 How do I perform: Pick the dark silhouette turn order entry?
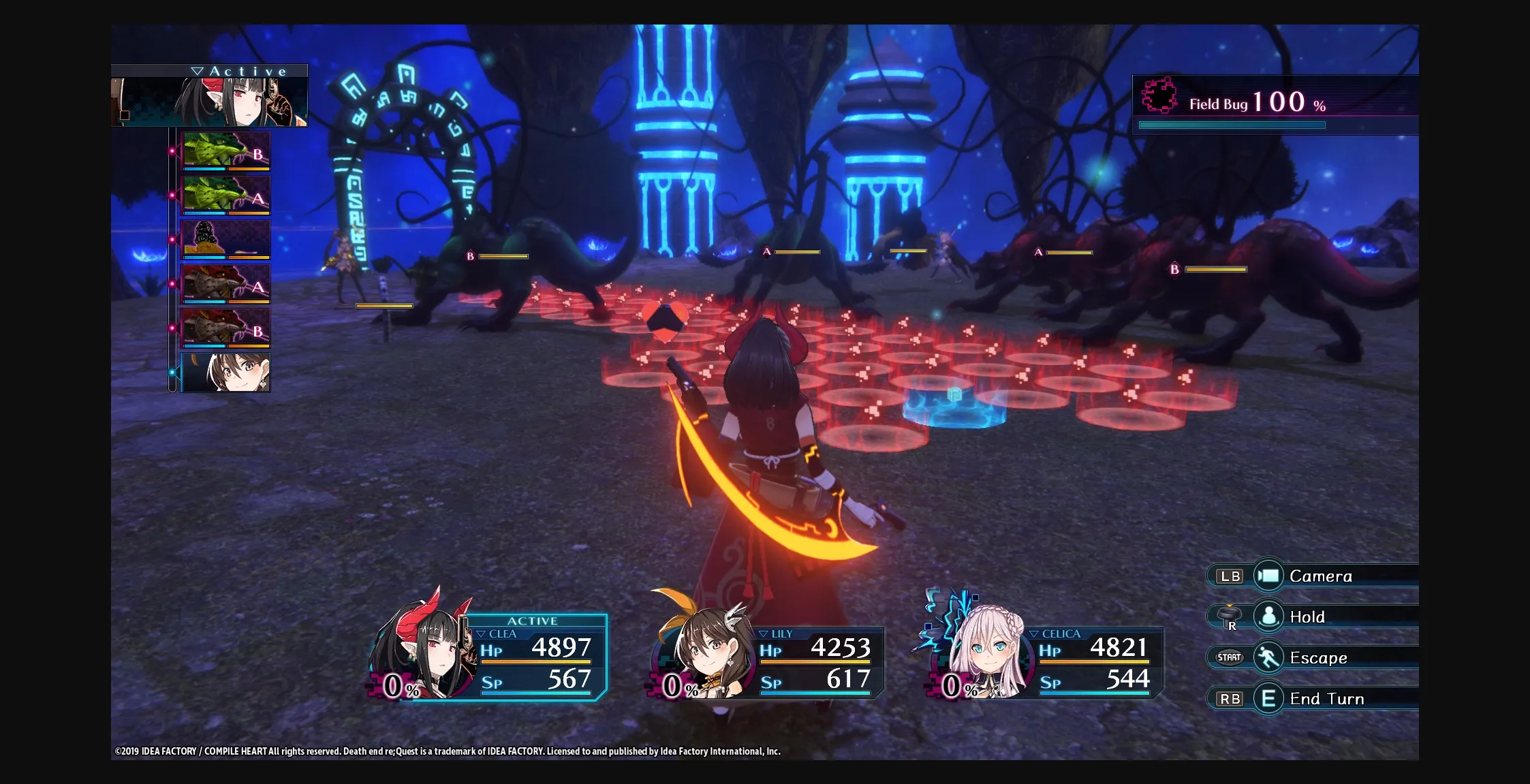click(x=225, y=239)
